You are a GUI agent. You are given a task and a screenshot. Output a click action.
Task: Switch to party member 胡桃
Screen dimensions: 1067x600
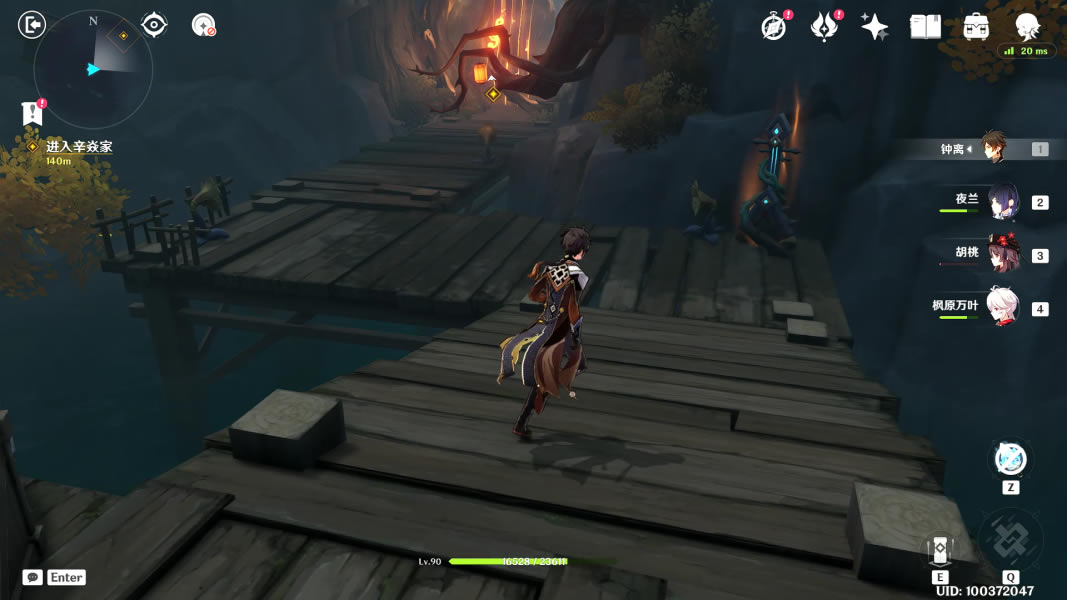pos(1002,254)
